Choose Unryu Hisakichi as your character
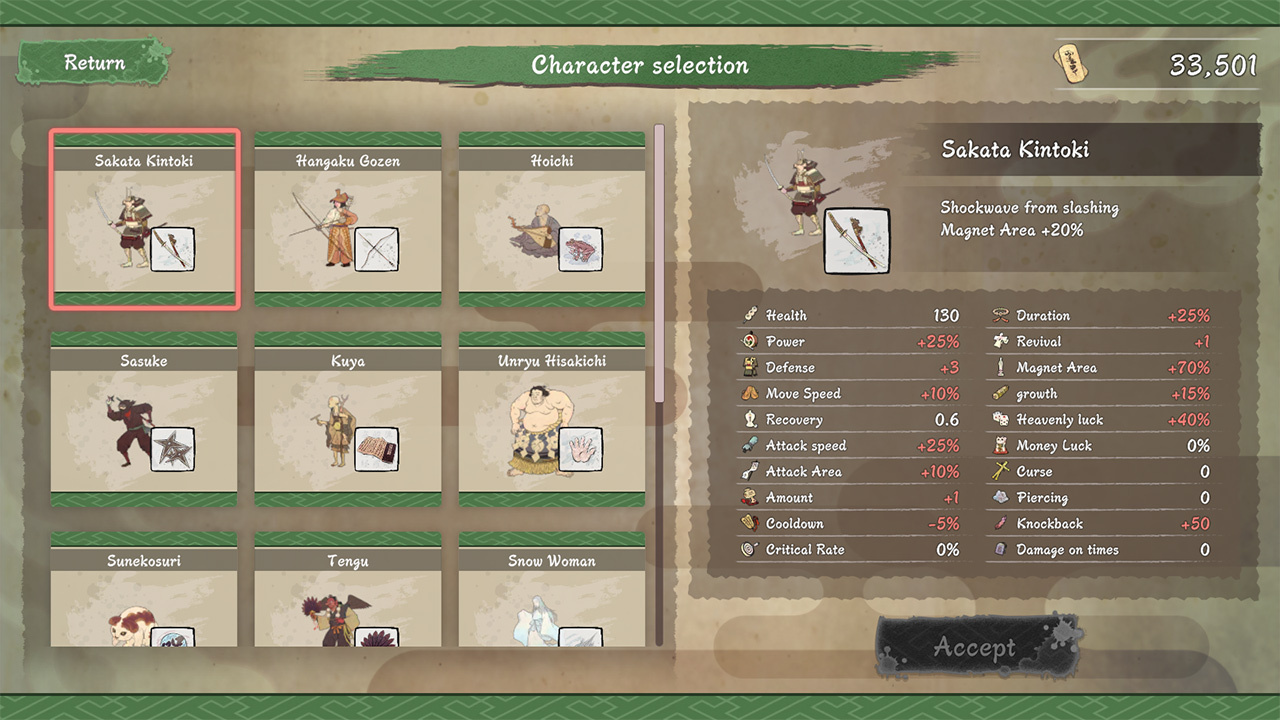The height and width of the screenshot is (720, 1280). coord(551,417)
